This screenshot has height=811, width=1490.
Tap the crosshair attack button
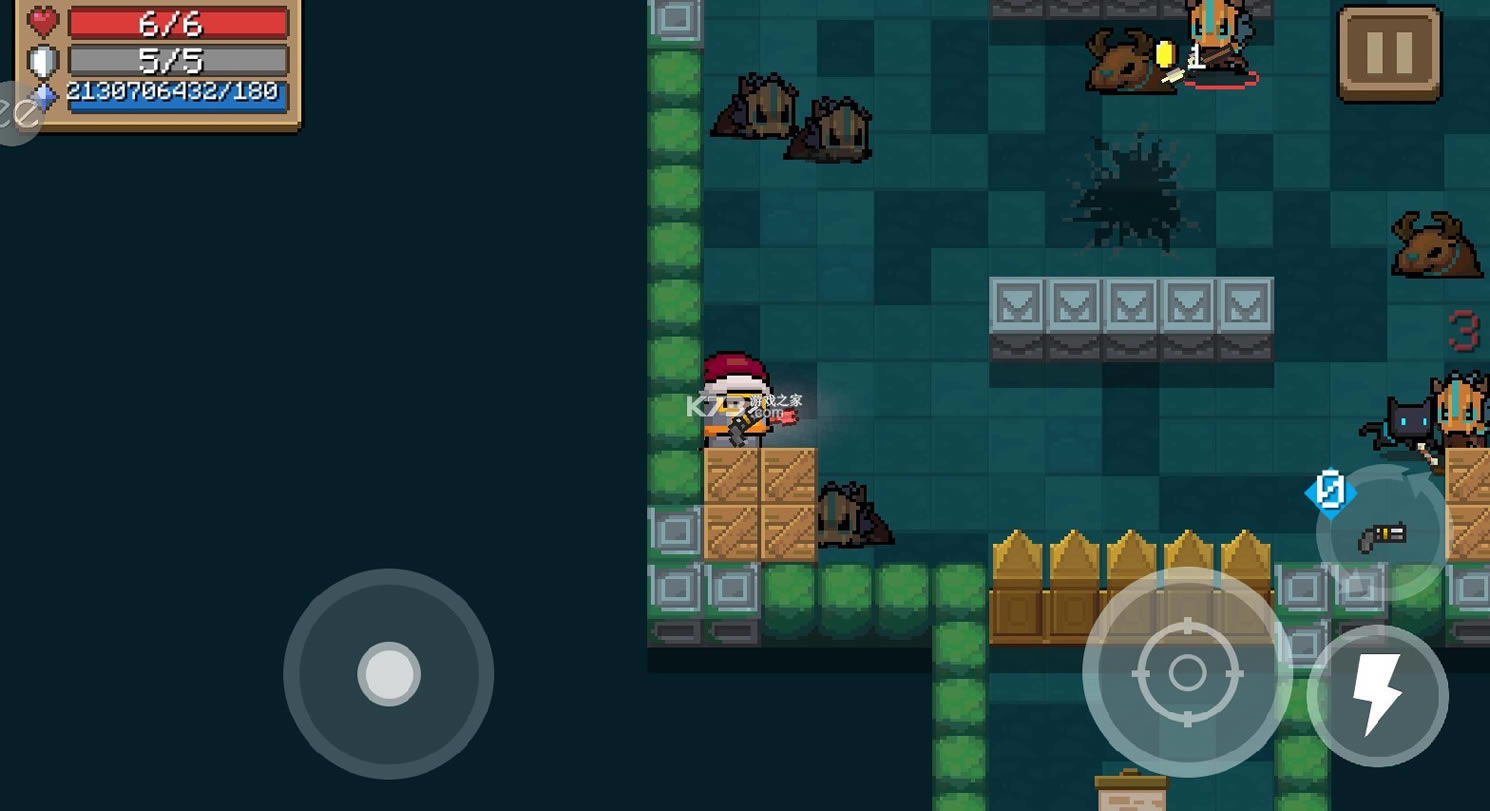[1187, 673]
